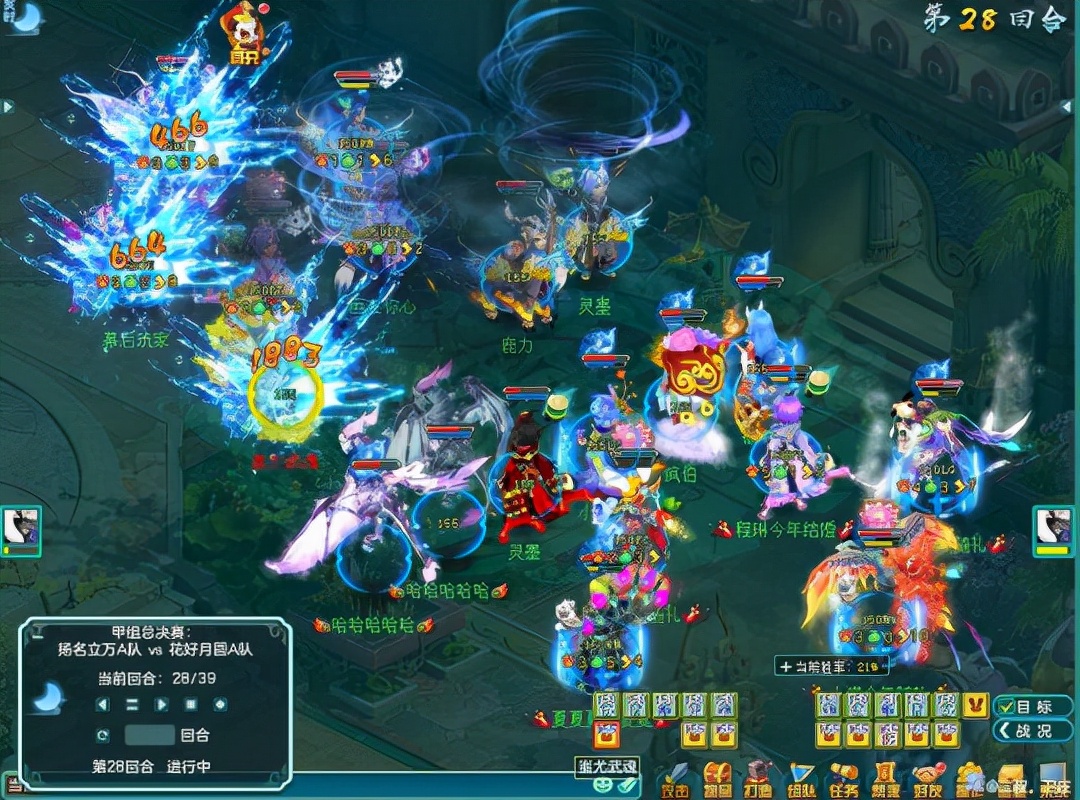Step back one round in the replay

pyautogui.click(x=102, y=705)
